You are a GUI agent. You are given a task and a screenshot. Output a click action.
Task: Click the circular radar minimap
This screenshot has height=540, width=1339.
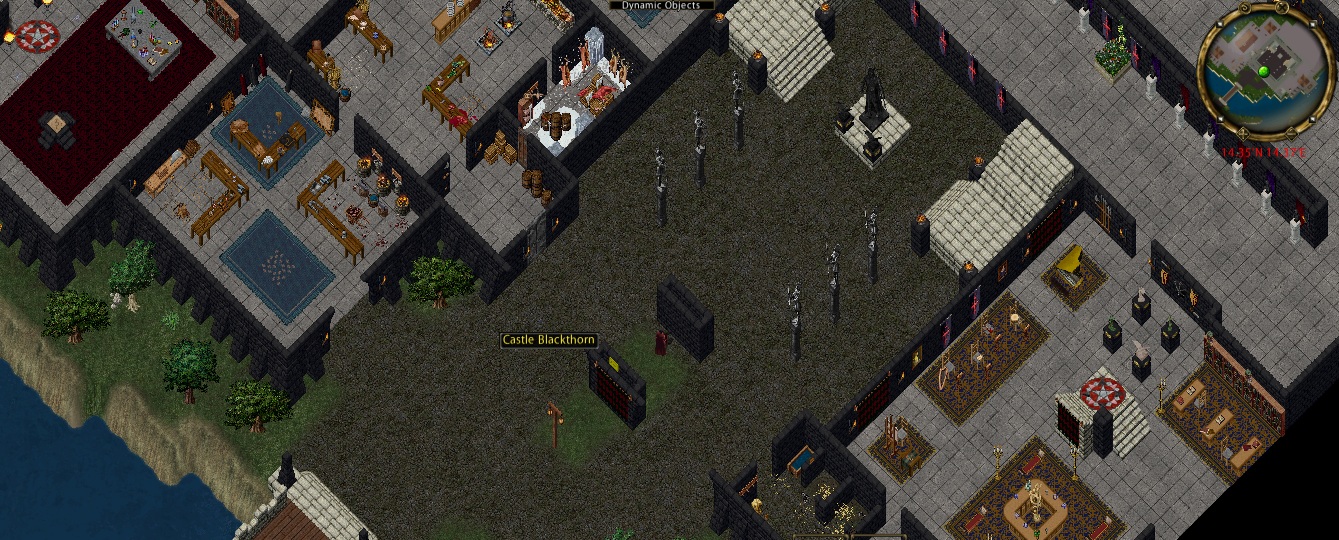[x=1263, y=70]
